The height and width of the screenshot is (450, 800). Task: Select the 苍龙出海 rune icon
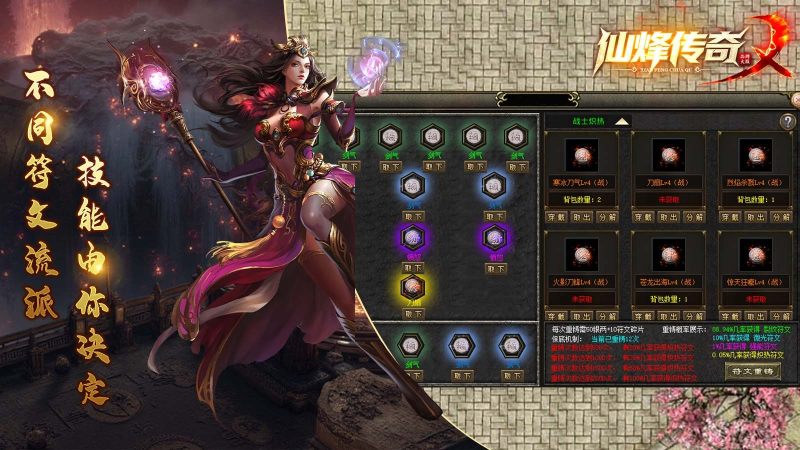pyautogui.click(x=668, y=252)
